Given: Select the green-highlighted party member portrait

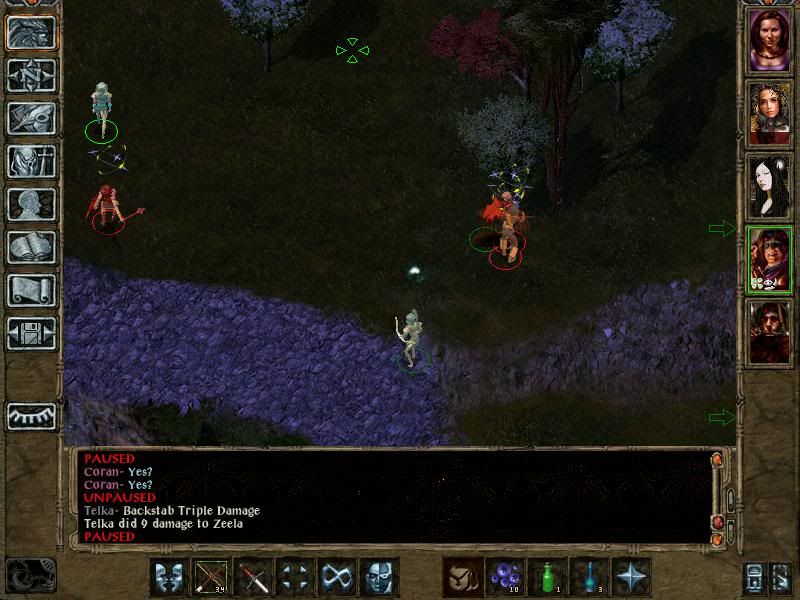Looking at the screenshot, I should click(x=770, y=258).
